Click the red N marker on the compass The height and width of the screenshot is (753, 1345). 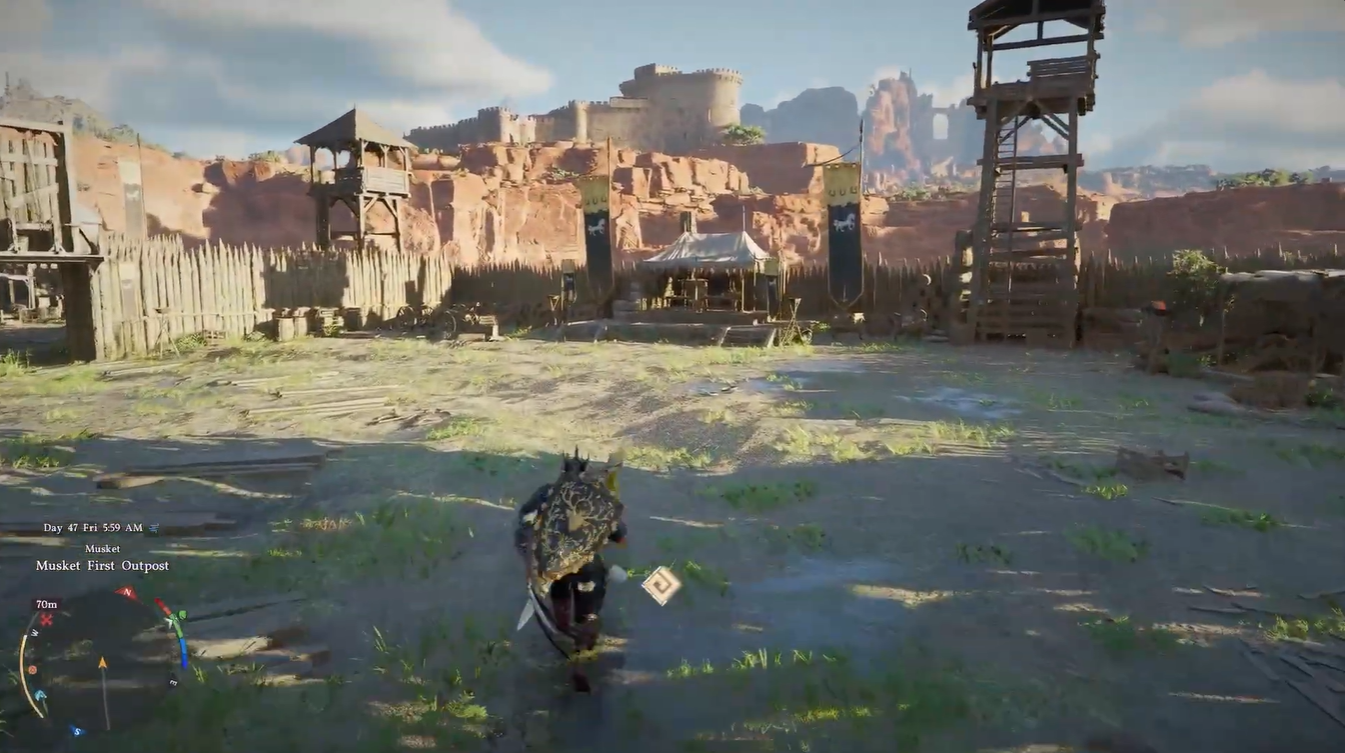click(x=127, y=591)
